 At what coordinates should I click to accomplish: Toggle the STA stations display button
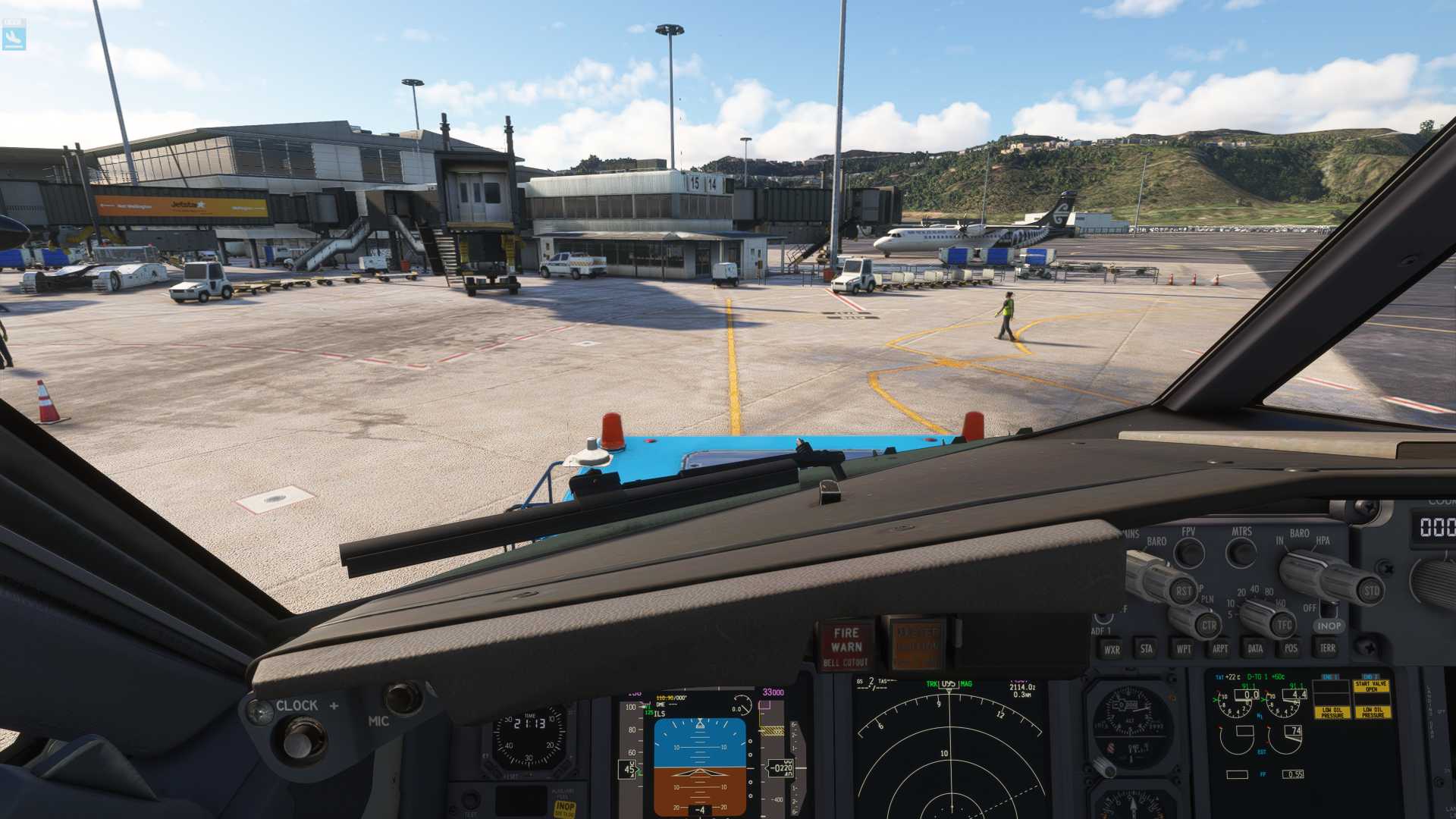click(x=1147, y=648)
